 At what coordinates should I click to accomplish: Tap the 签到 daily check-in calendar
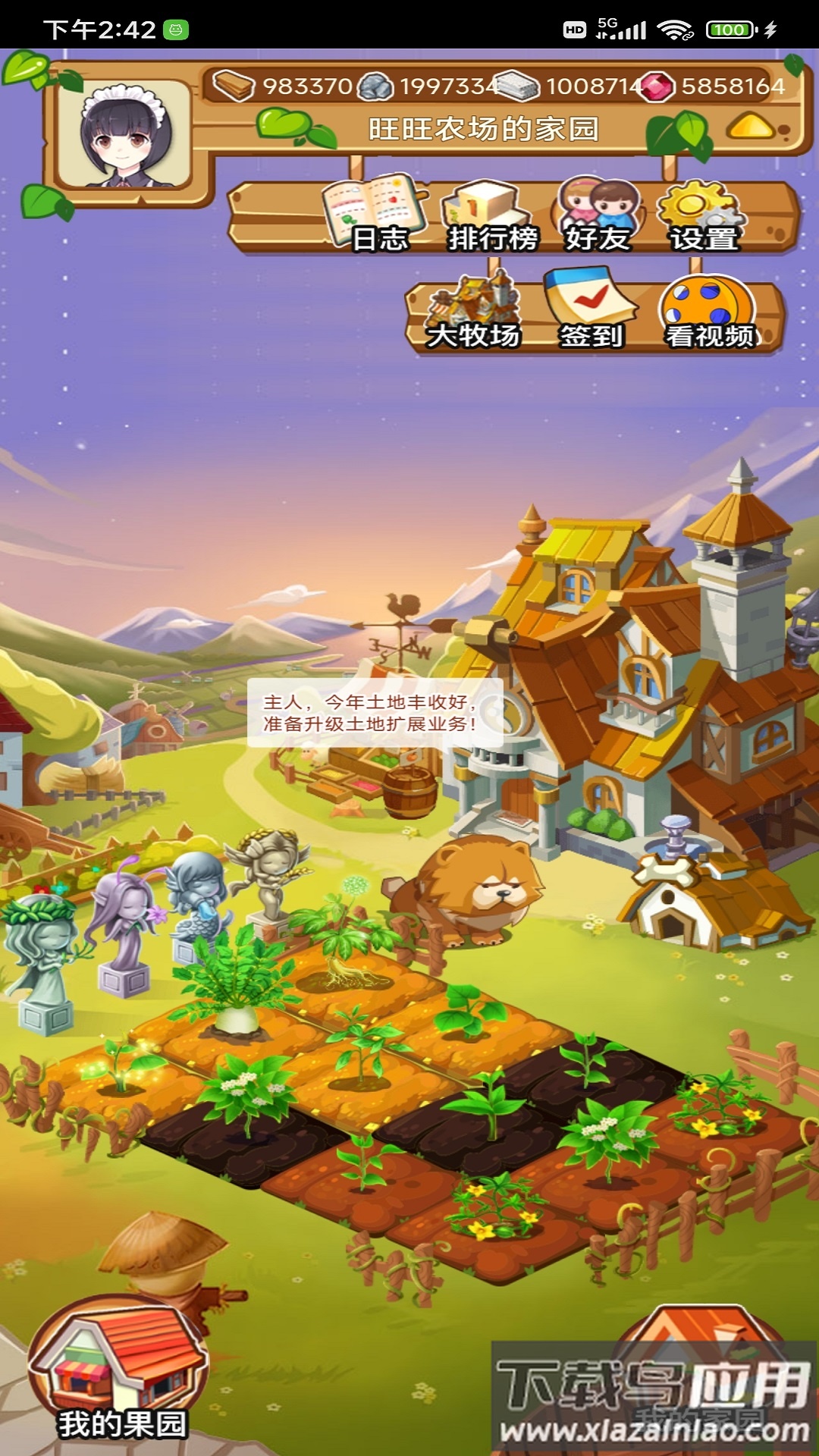coord(591,311)
